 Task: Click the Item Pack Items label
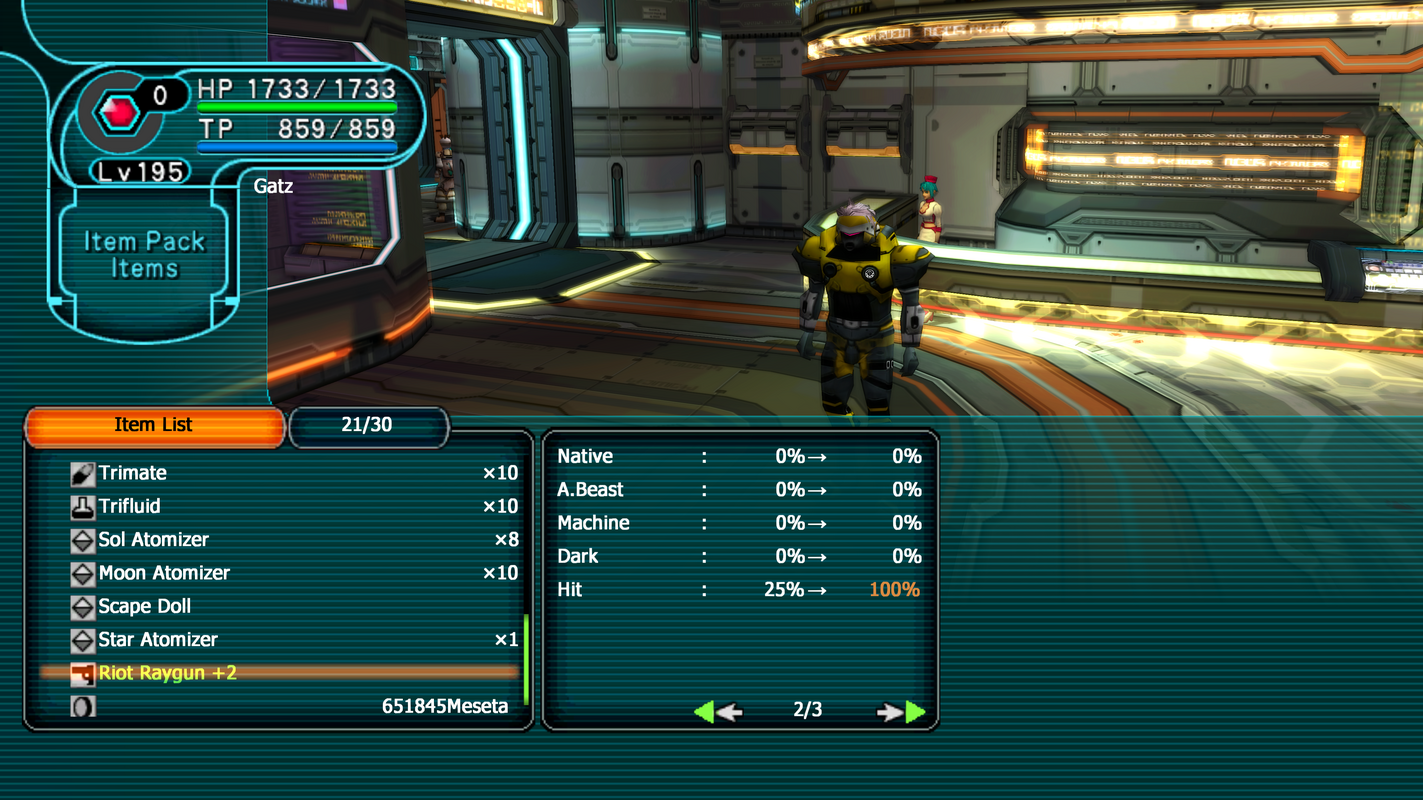point(142,254)
